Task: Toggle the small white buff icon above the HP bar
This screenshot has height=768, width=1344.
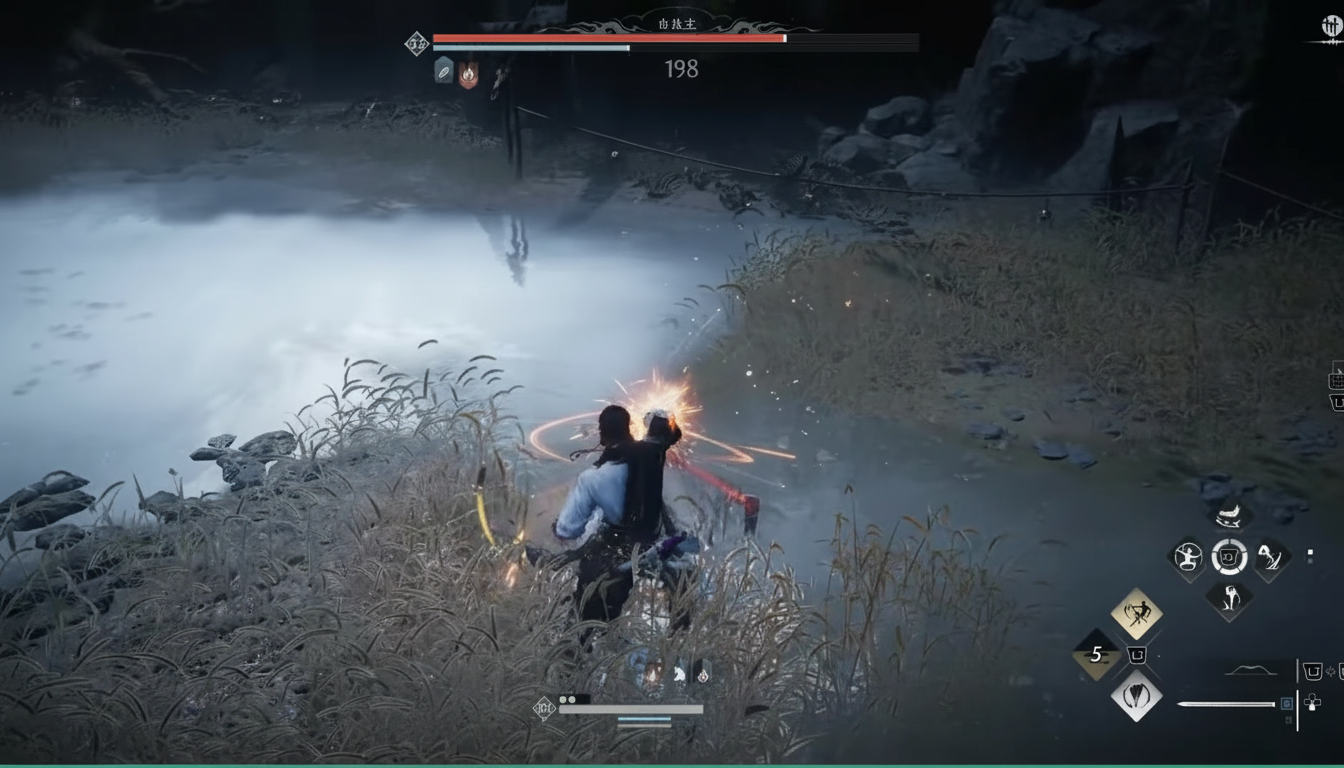Action: [679, 672]
